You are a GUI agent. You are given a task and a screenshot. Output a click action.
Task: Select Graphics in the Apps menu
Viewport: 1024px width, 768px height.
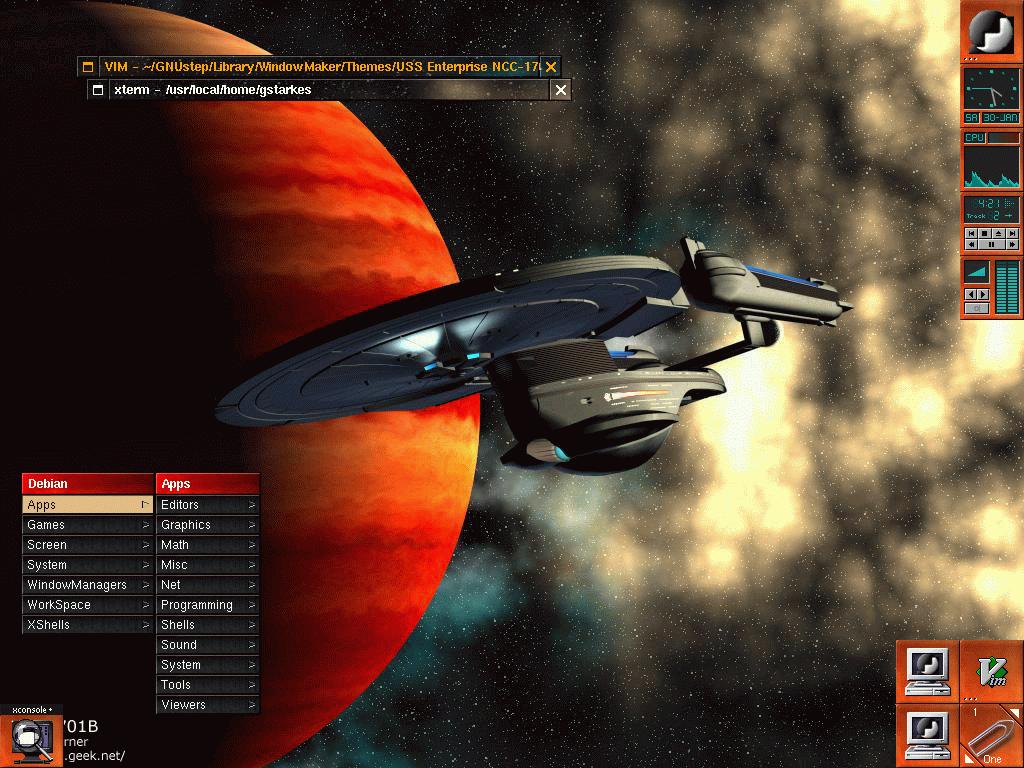(207, 525)
